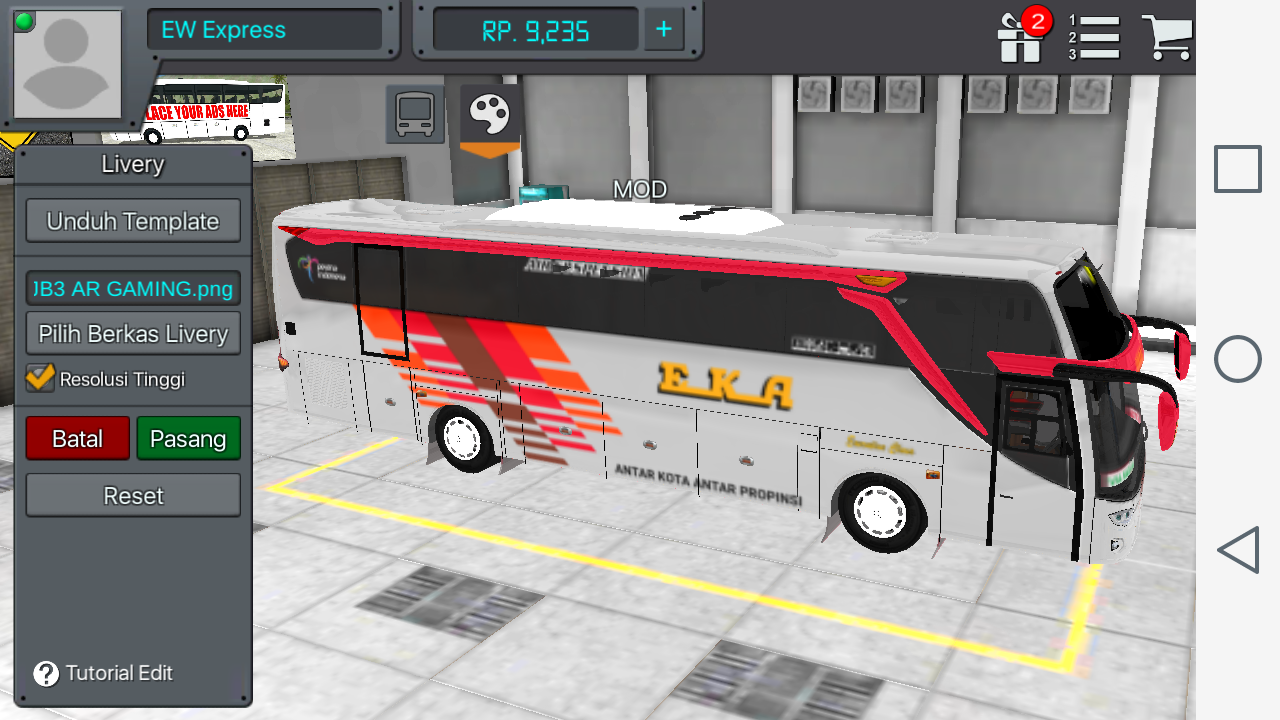The height and width of the screenshot is (720, 1280).
Task: Select the livery palette tab
Action: click(x=487, y=113)
